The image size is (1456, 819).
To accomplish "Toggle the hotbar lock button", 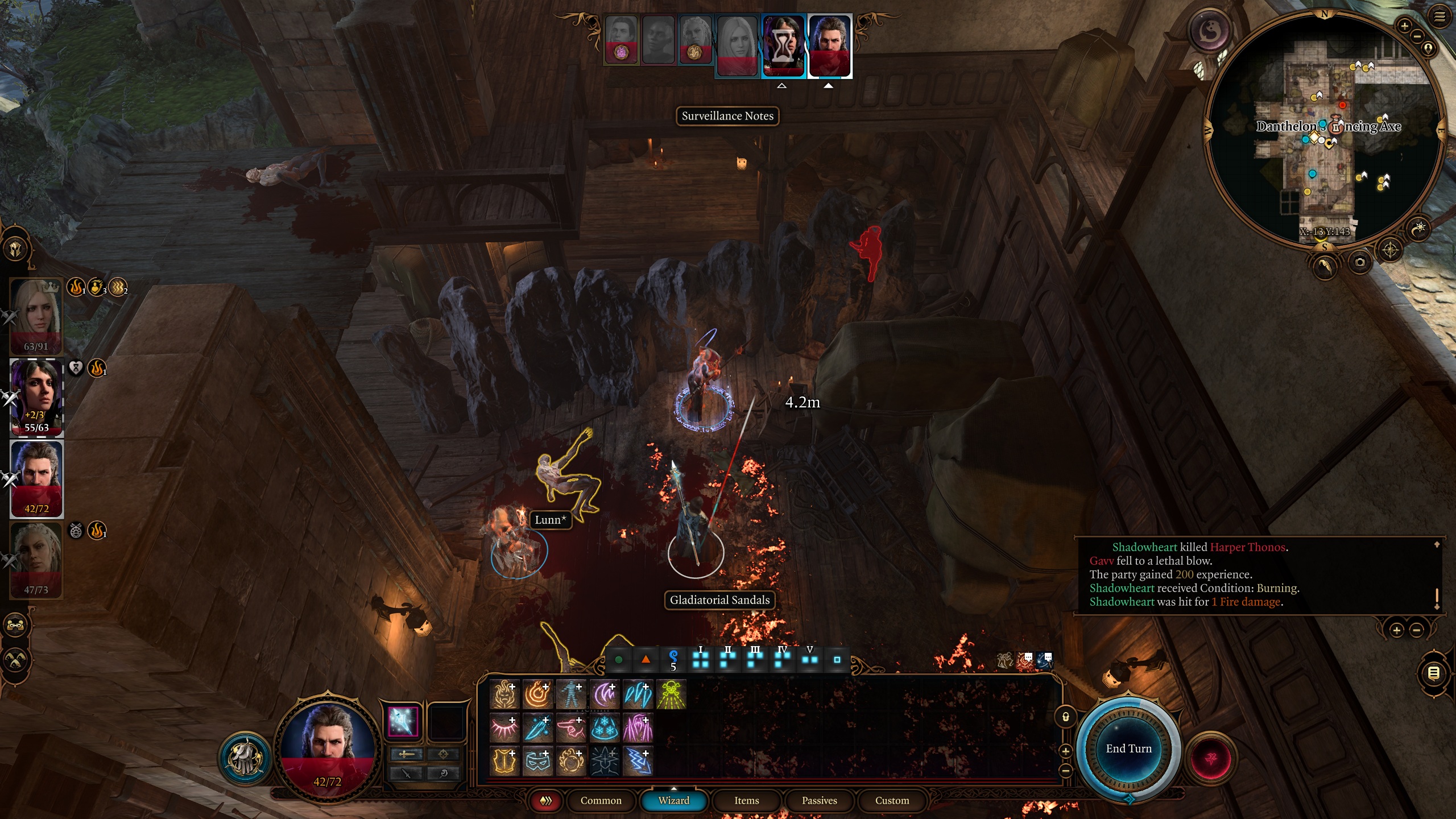I will pos(1065,717).
